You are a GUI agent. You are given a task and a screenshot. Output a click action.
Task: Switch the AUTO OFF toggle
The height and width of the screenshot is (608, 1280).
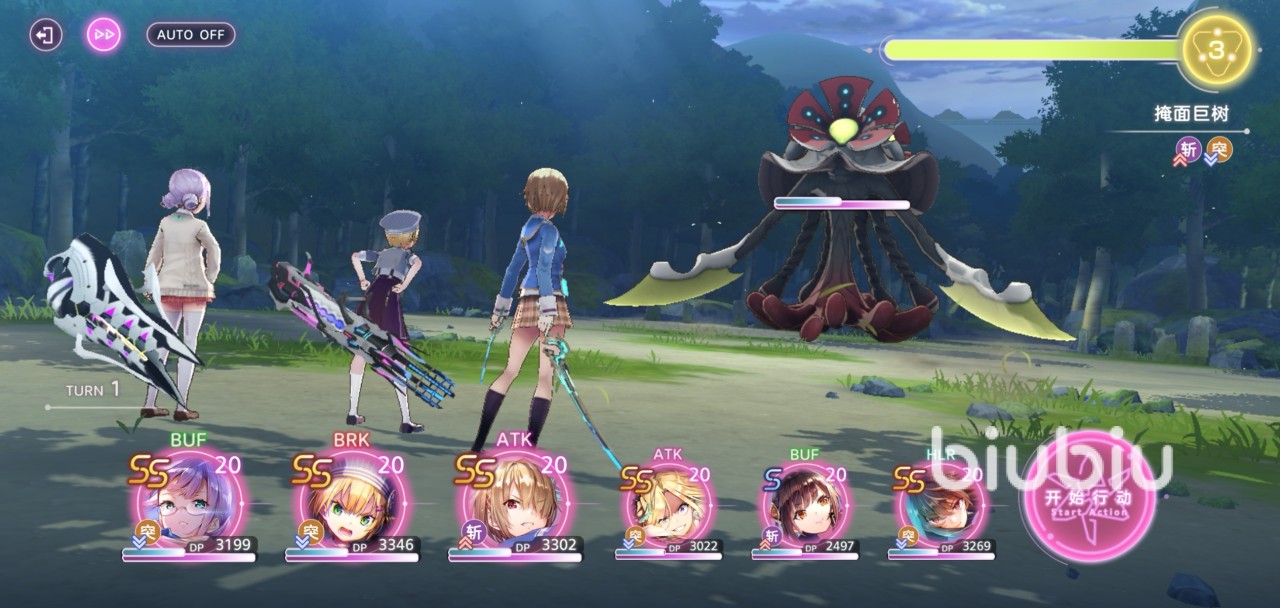[191, 35]
